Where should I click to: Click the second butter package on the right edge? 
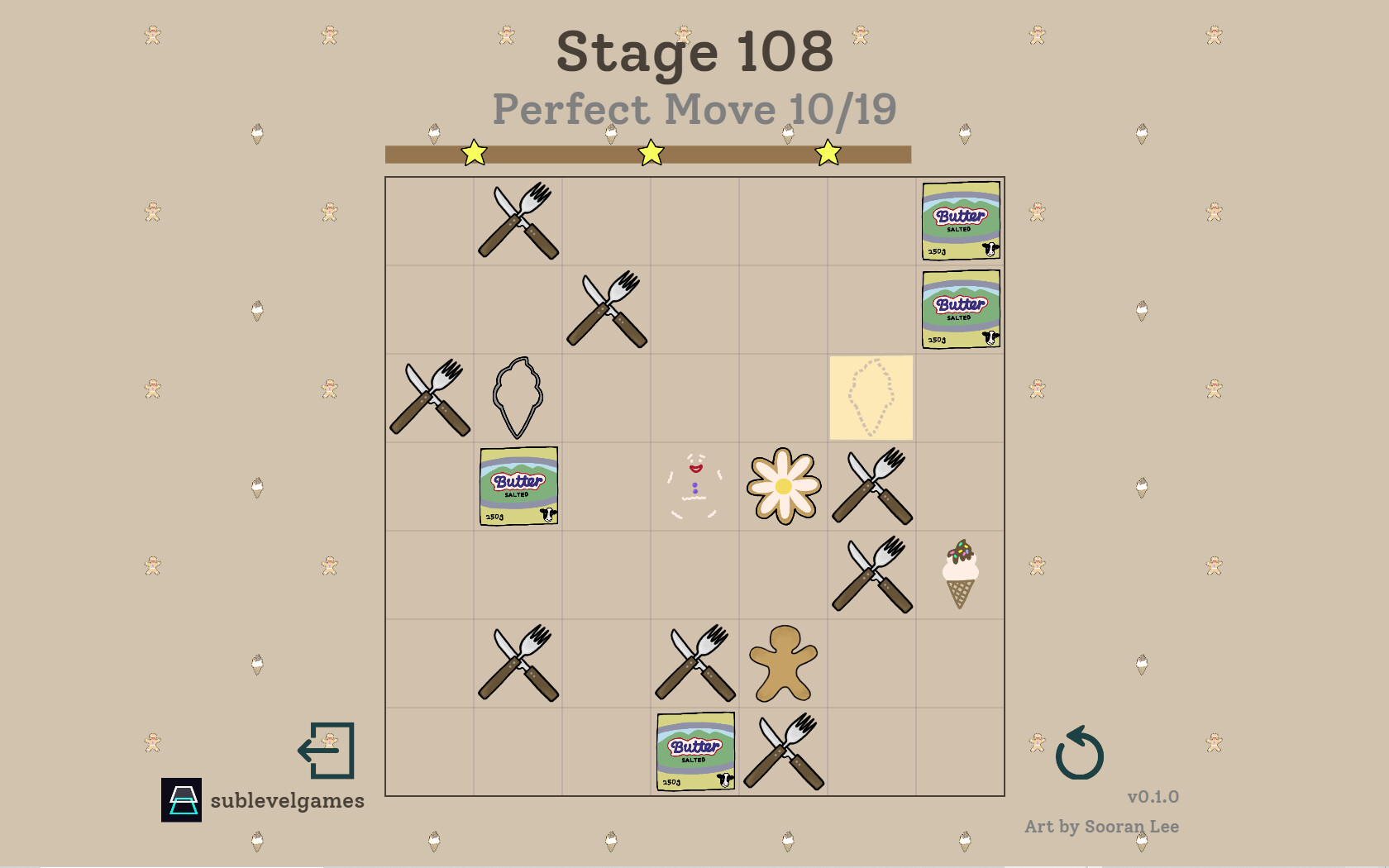[959, 308]
